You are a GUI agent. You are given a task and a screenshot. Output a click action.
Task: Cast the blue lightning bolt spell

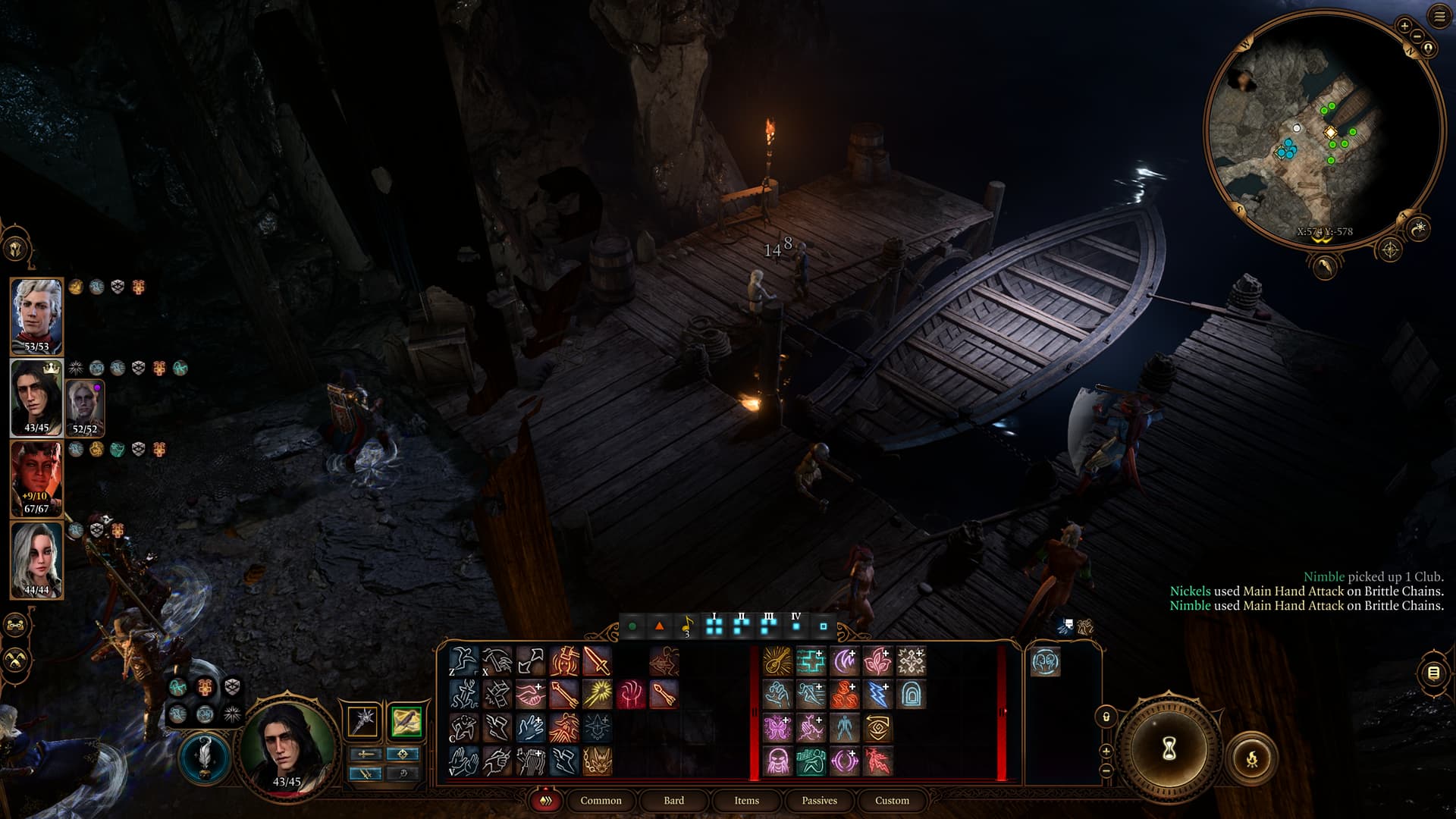click(877, 695)
